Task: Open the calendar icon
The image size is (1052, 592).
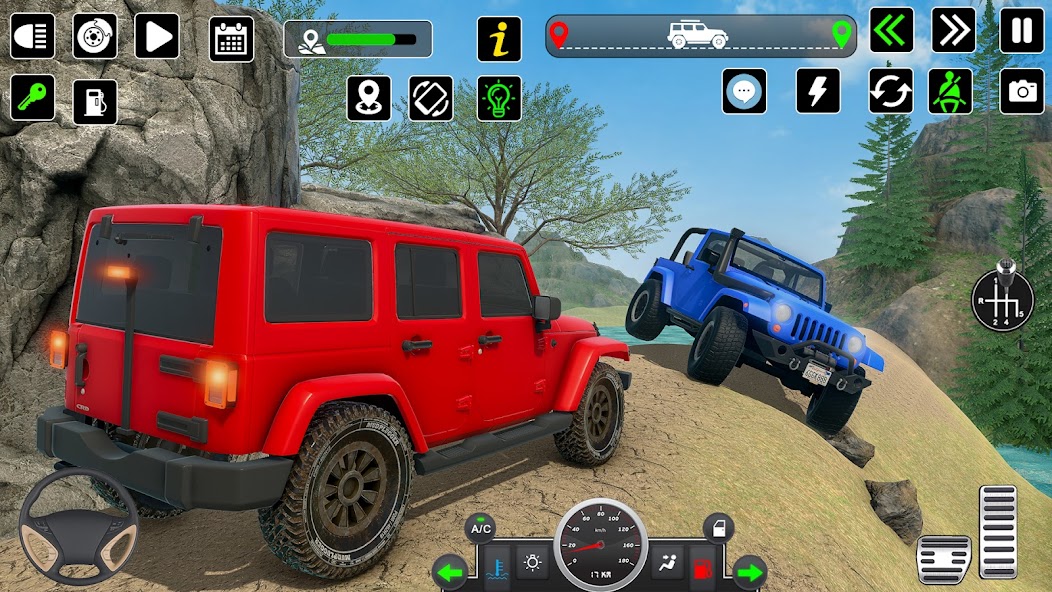Action: coord(231,39)
